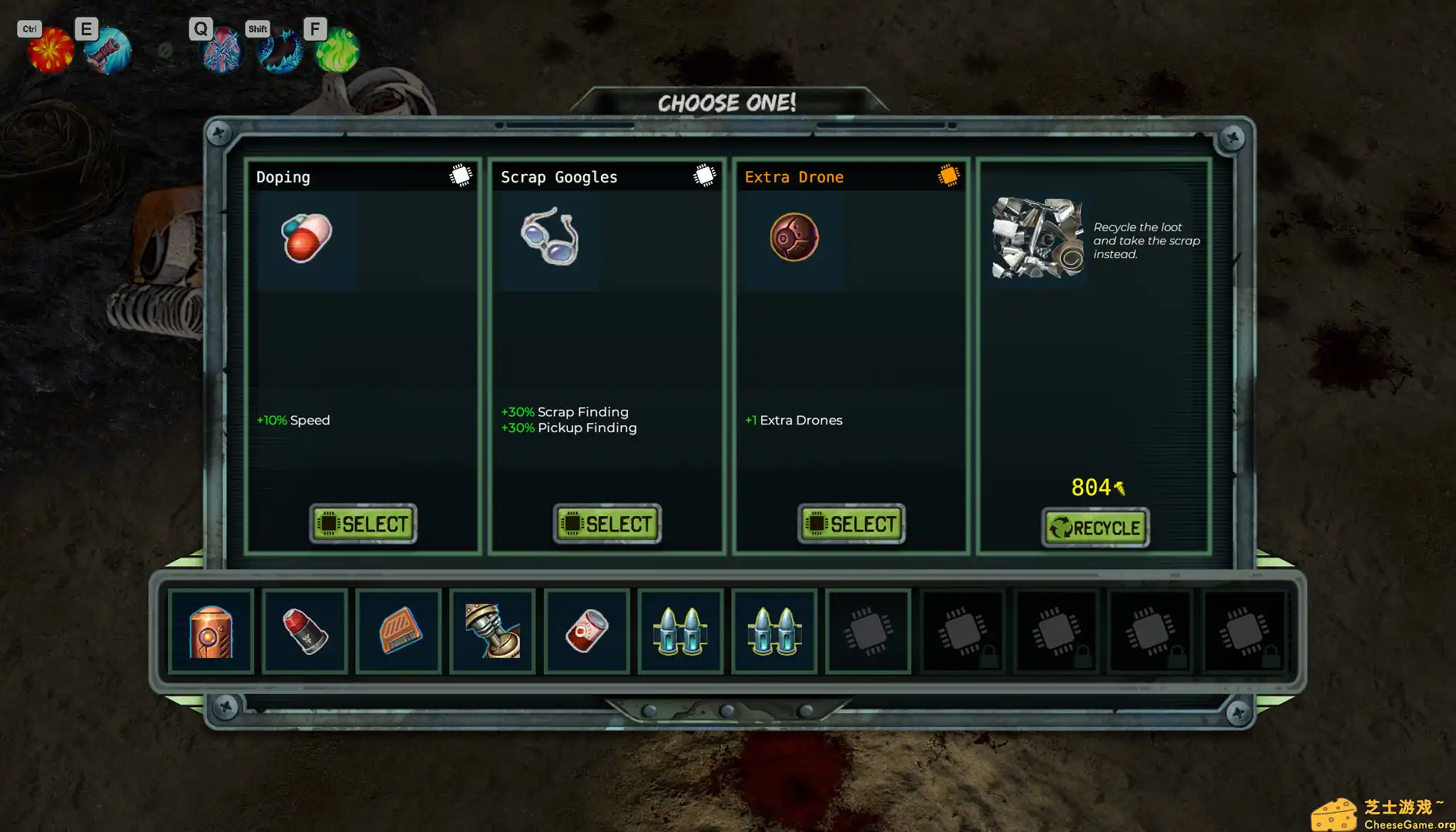Activate the red explosion ability icon

(x=51, y=50)
